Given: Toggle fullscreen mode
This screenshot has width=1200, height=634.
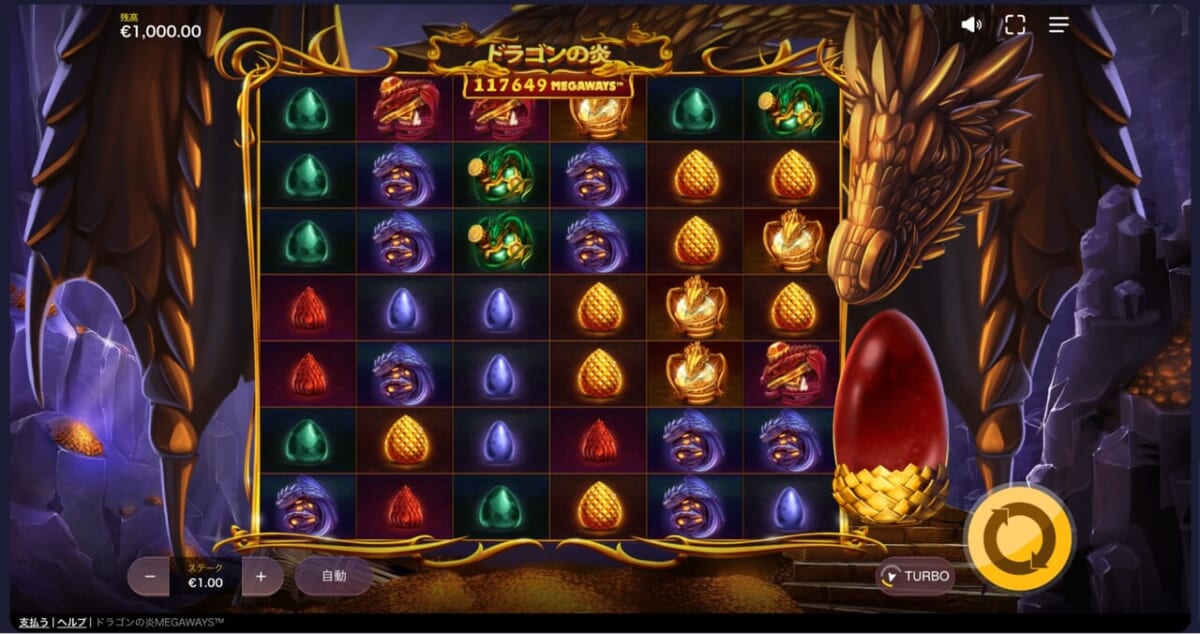Looking at the screenshot, I should coord(1015,25).
